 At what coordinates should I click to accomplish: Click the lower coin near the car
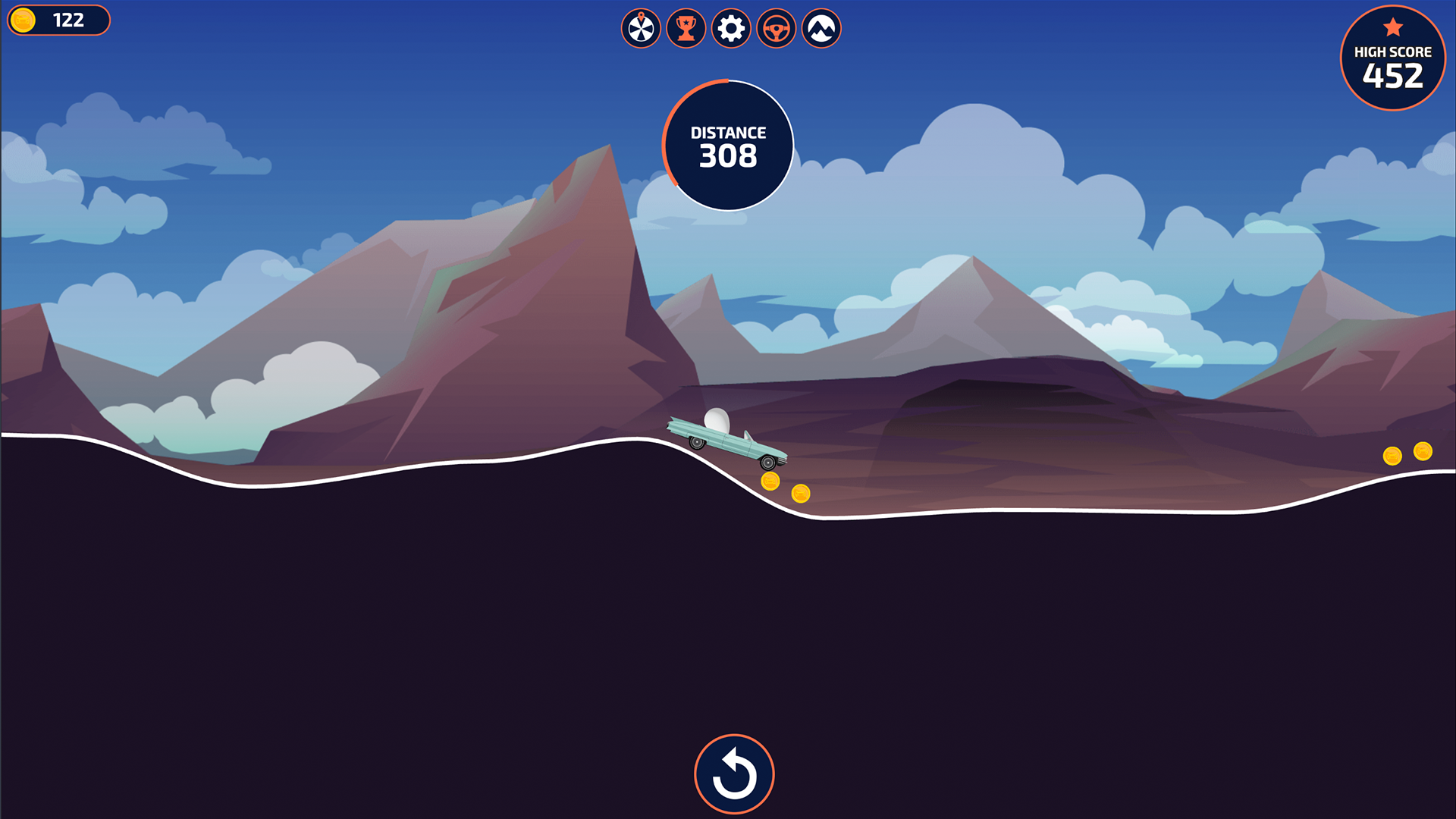802,493
